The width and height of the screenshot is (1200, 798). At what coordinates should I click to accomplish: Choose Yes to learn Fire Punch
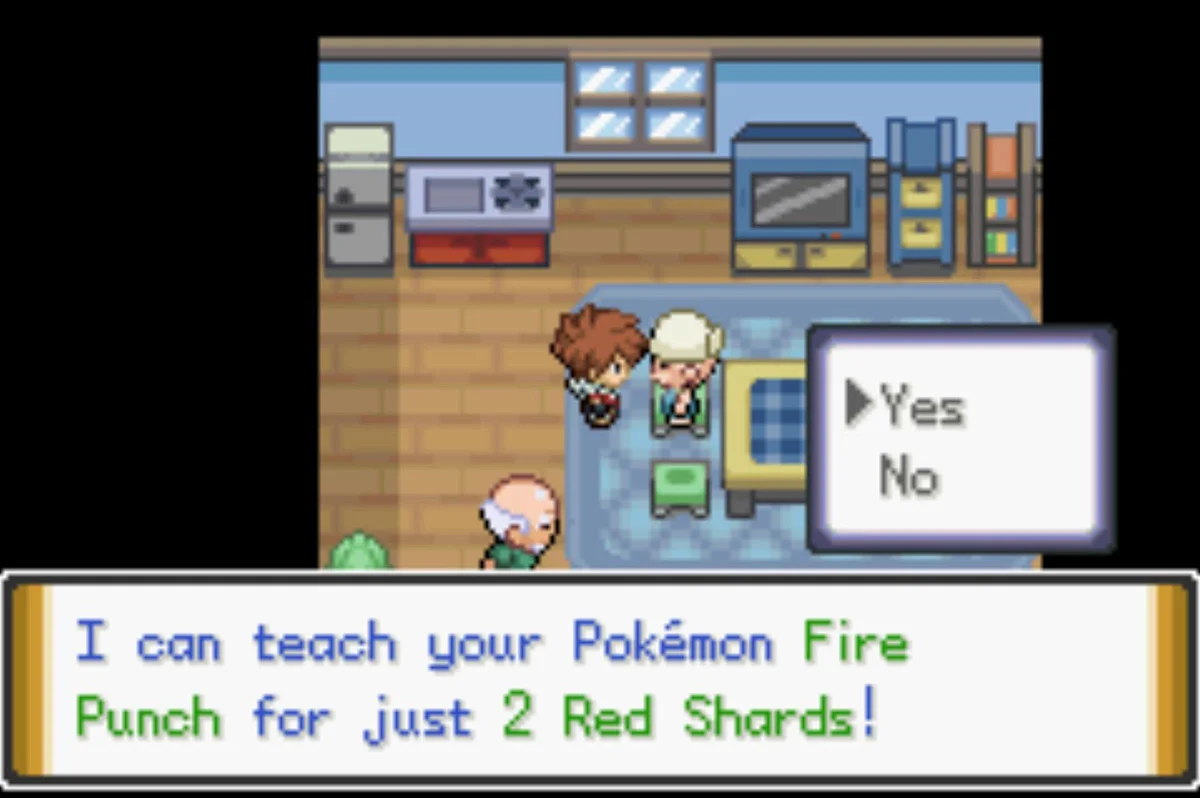pos(921,407)
